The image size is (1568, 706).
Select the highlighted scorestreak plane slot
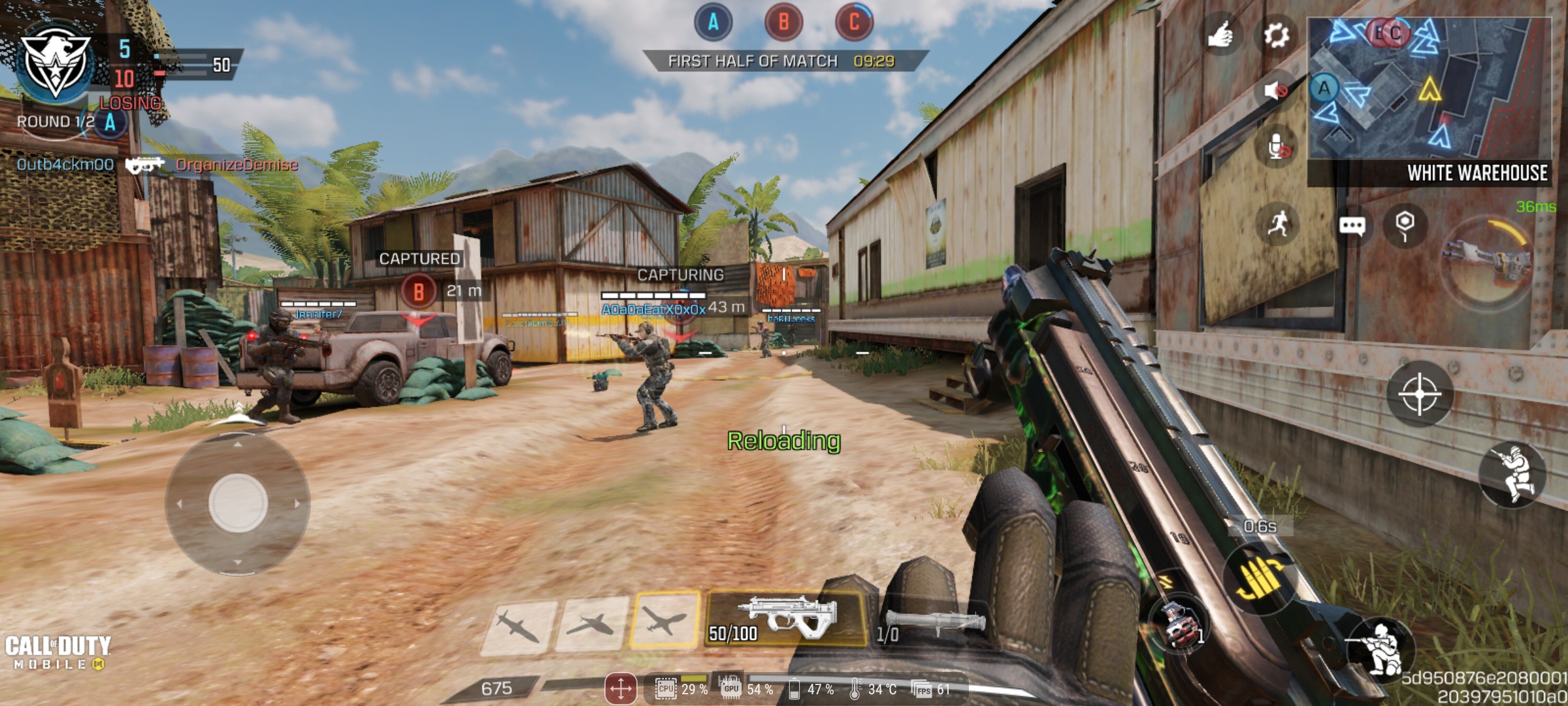664,619
